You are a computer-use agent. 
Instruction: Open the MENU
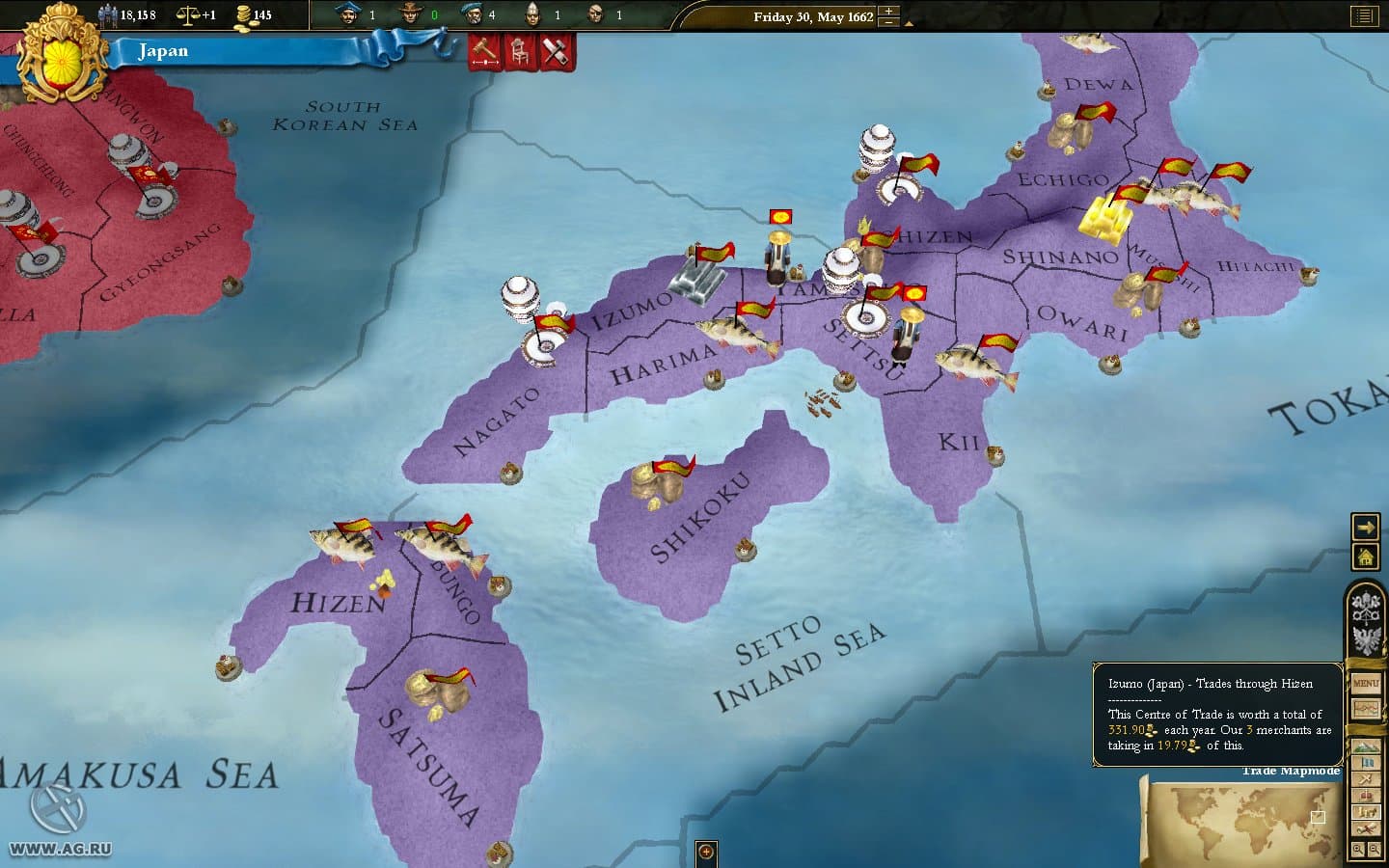click(x=1365, y=682)
